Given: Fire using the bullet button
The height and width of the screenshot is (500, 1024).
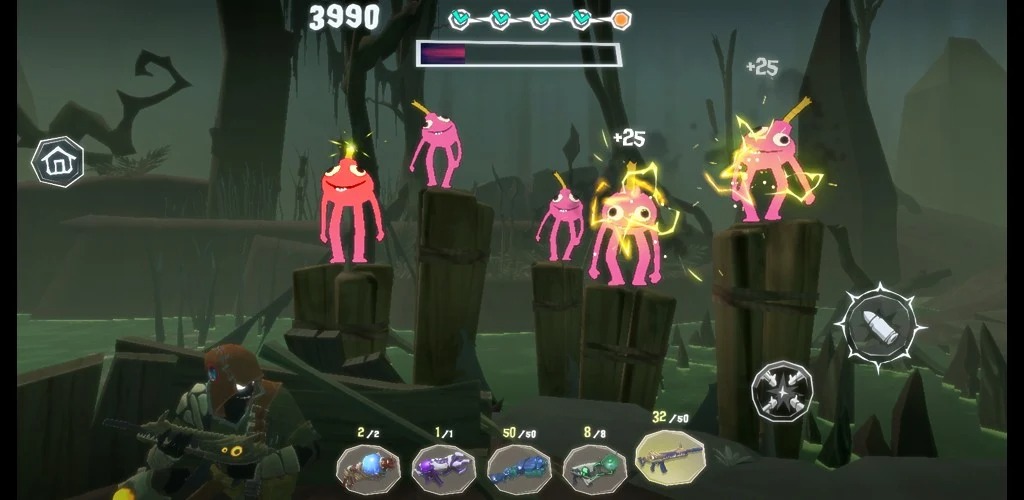Looking at the screenshot, I should click(881, 324).
